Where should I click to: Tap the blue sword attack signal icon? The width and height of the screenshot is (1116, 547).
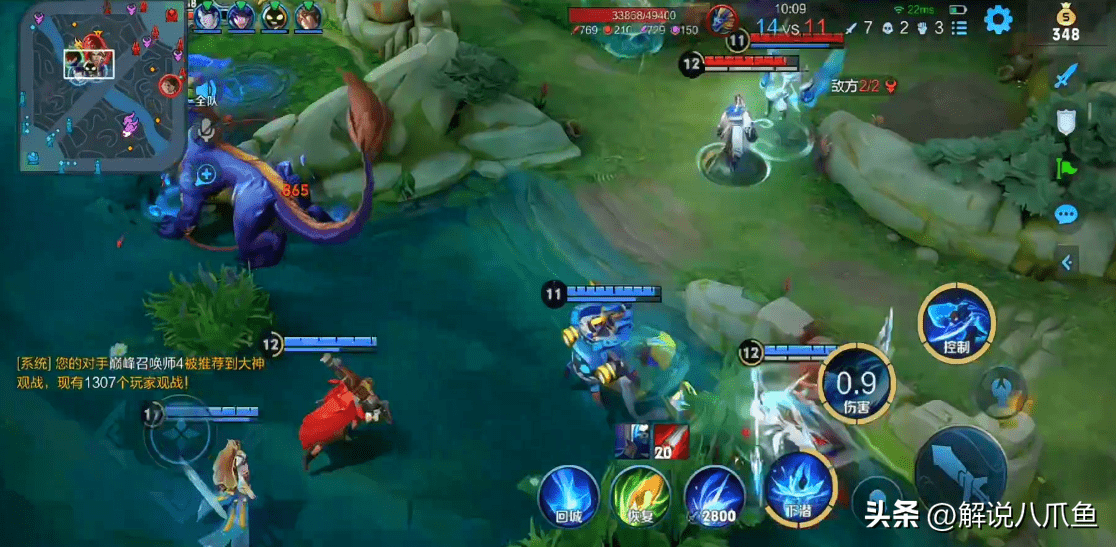tap(1067, 75)
